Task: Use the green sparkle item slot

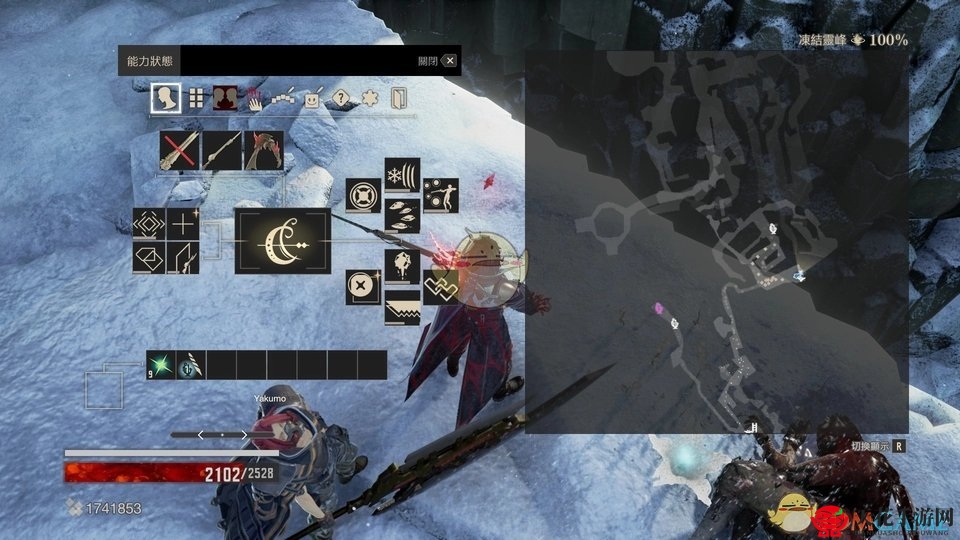Action: point(161,365)
